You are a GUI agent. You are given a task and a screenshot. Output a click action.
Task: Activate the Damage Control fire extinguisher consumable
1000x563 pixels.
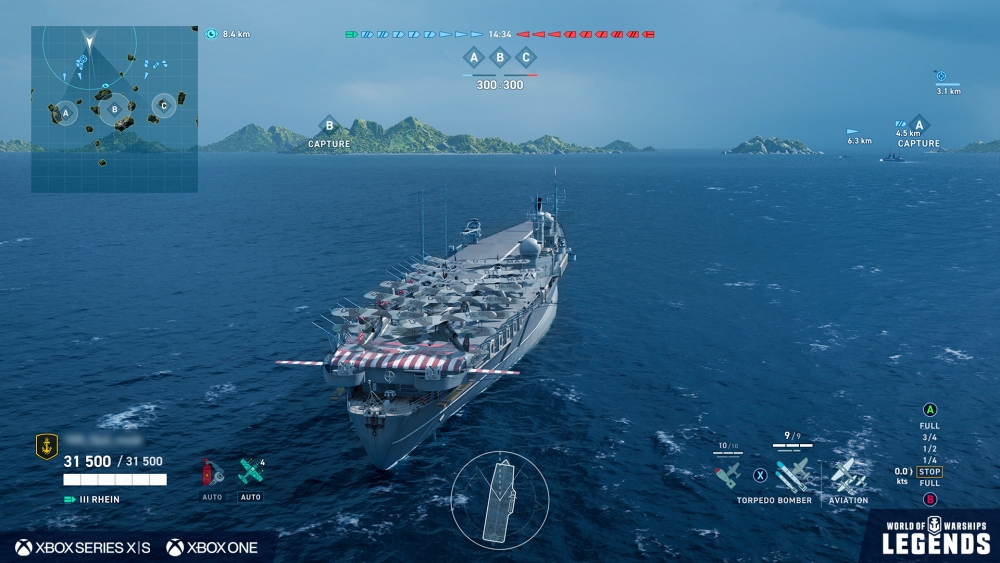[211, 472]
